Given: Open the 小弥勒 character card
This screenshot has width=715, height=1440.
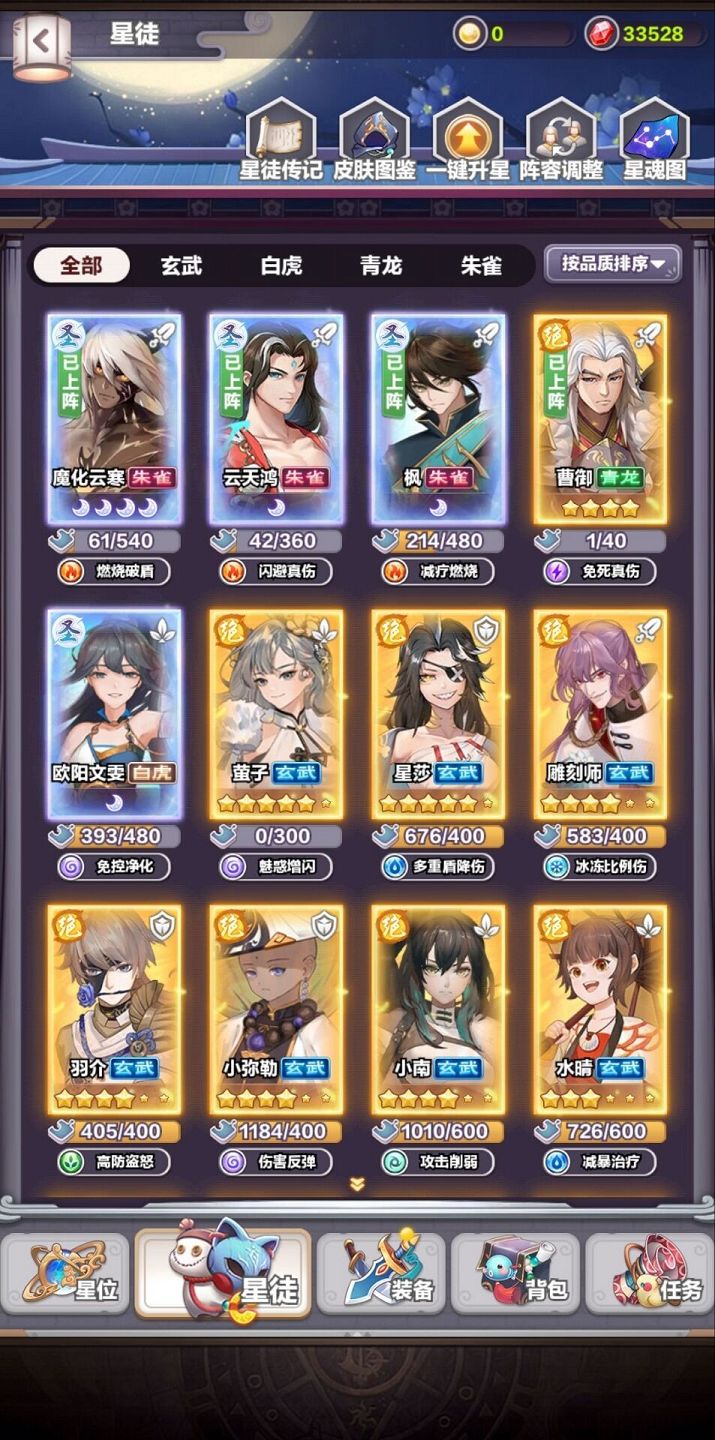Looking at the screenshot, I should (276, 1010).
